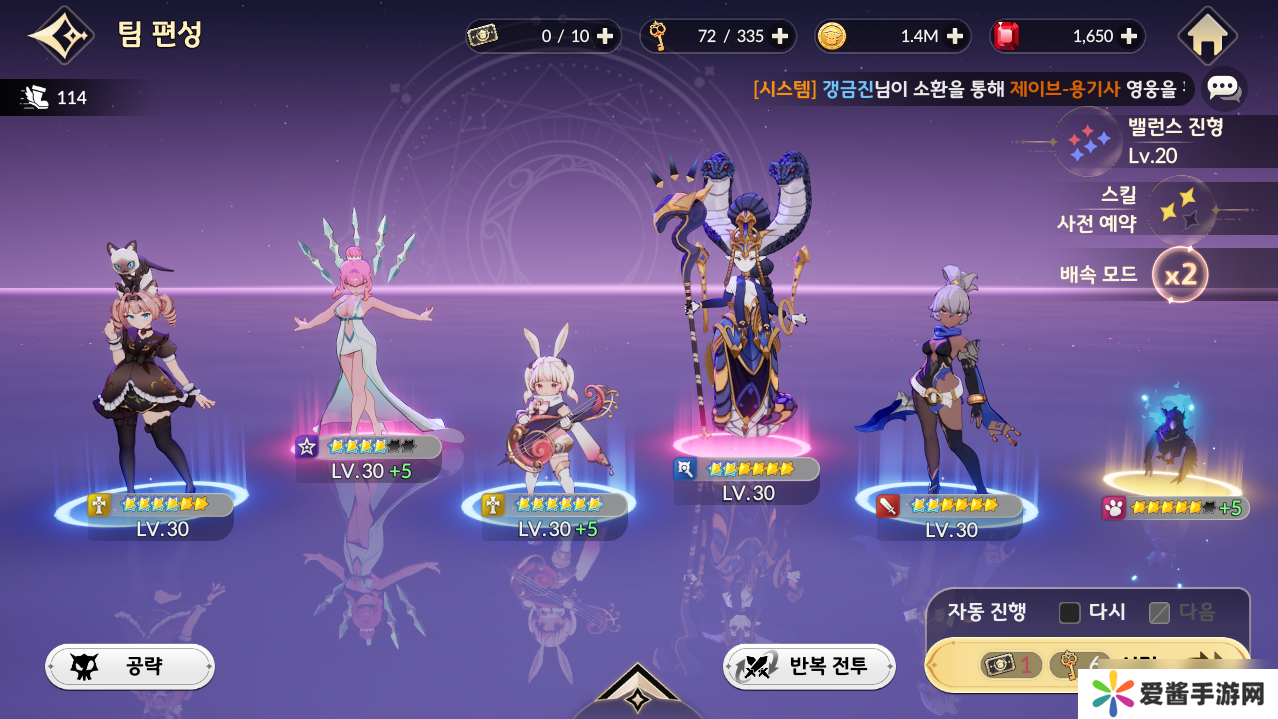1278x719 pixels.
Task: Check the 다시 auto-retry checkbox
Action: tap(1070, 612)
